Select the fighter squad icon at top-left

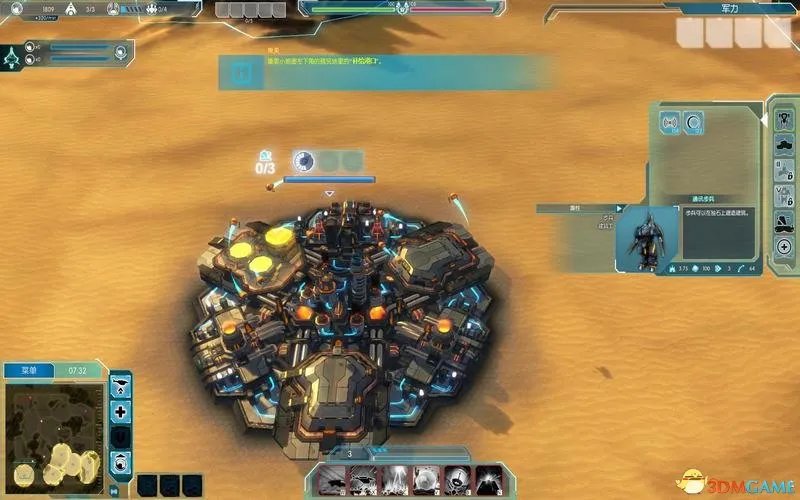click(x=13, y=57)
